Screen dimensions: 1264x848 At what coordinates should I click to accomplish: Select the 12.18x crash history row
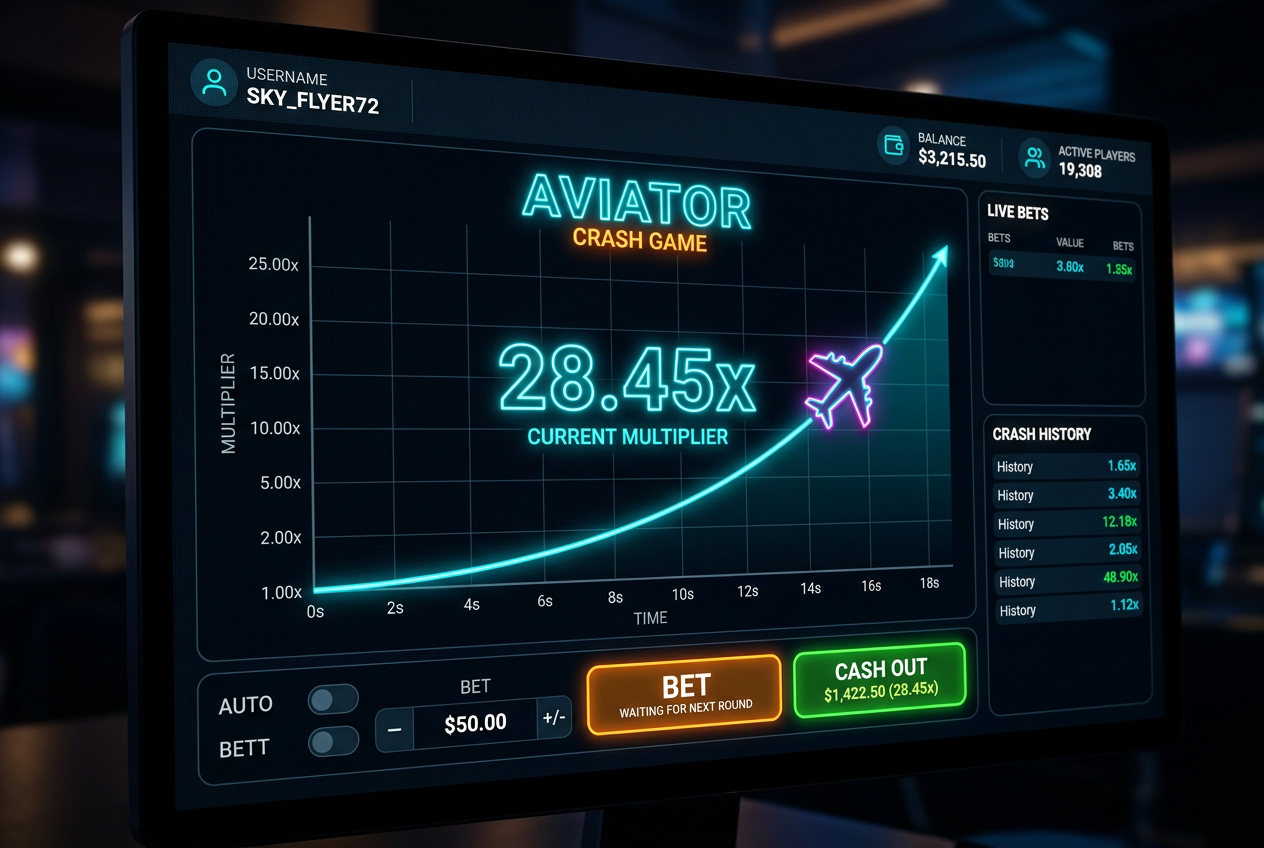(1067, 523)
